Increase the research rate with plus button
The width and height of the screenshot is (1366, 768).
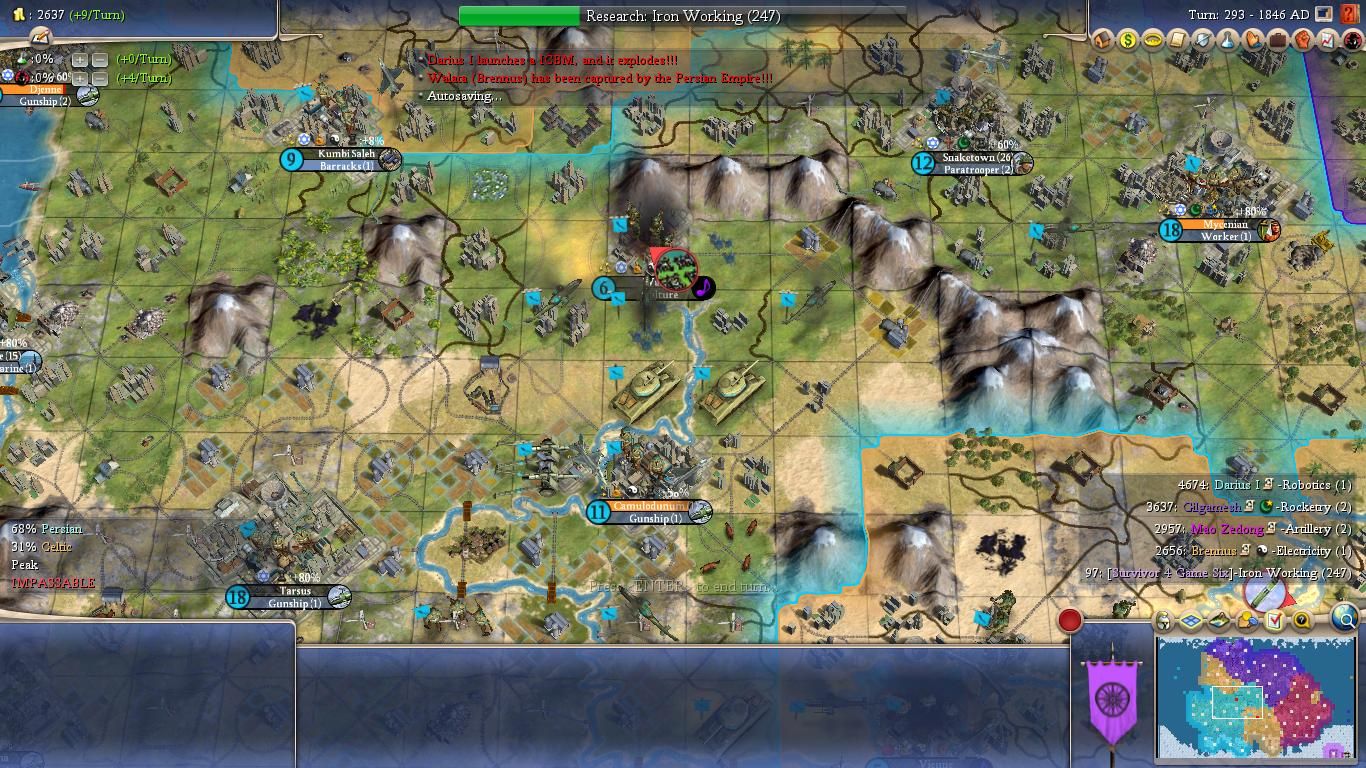(x=80, y=59)
